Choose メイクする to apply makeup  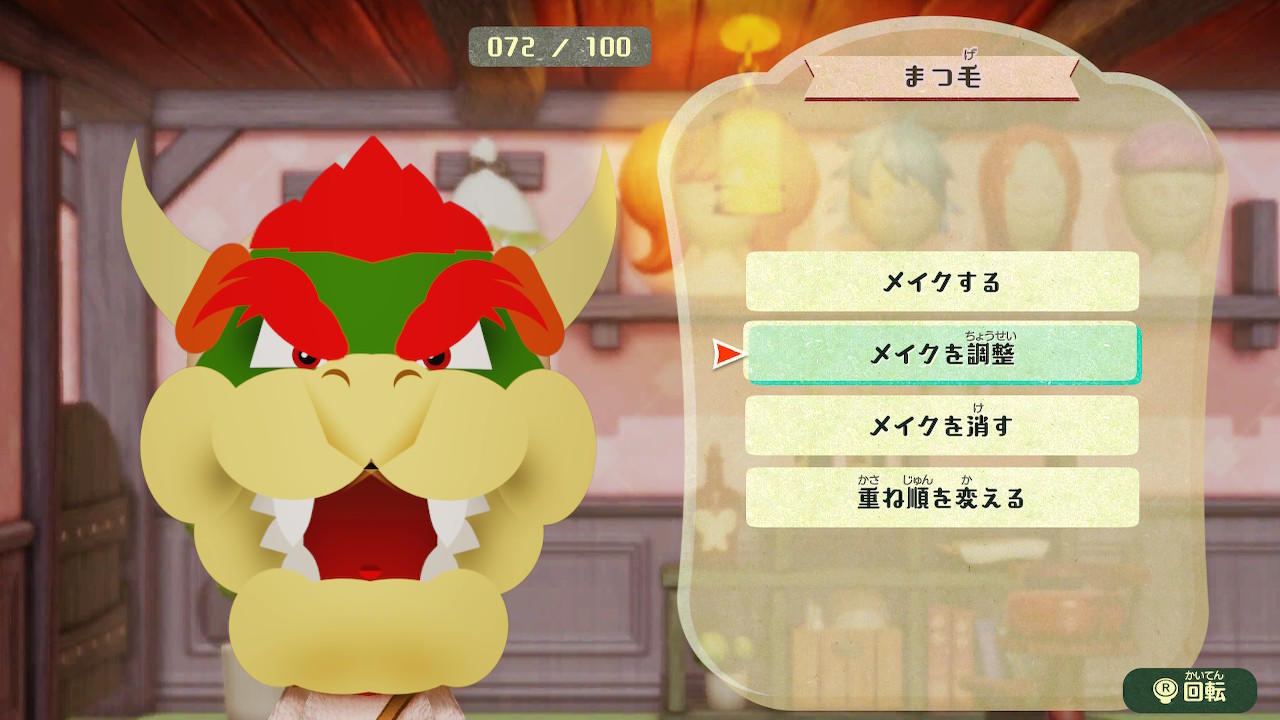click(x=943, y=284)
